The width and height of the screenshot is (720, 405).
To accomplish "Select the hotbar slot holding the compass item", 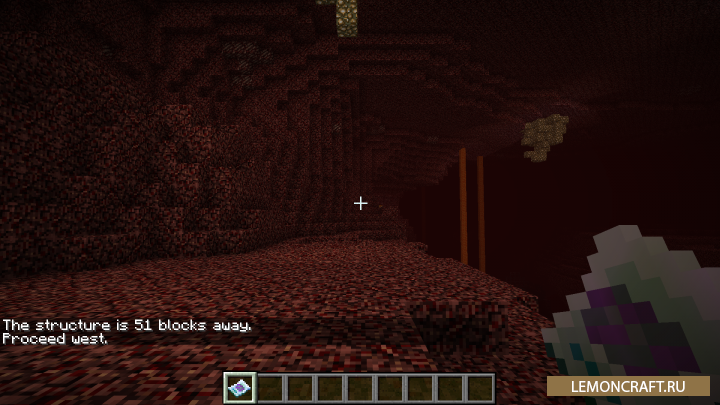I will pos(240,388).
